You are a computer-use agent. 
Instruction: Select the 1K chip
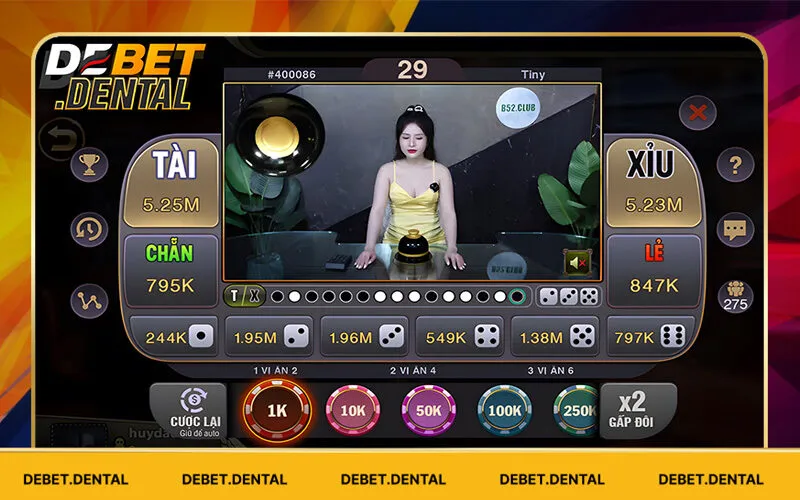tap(277, 411)
